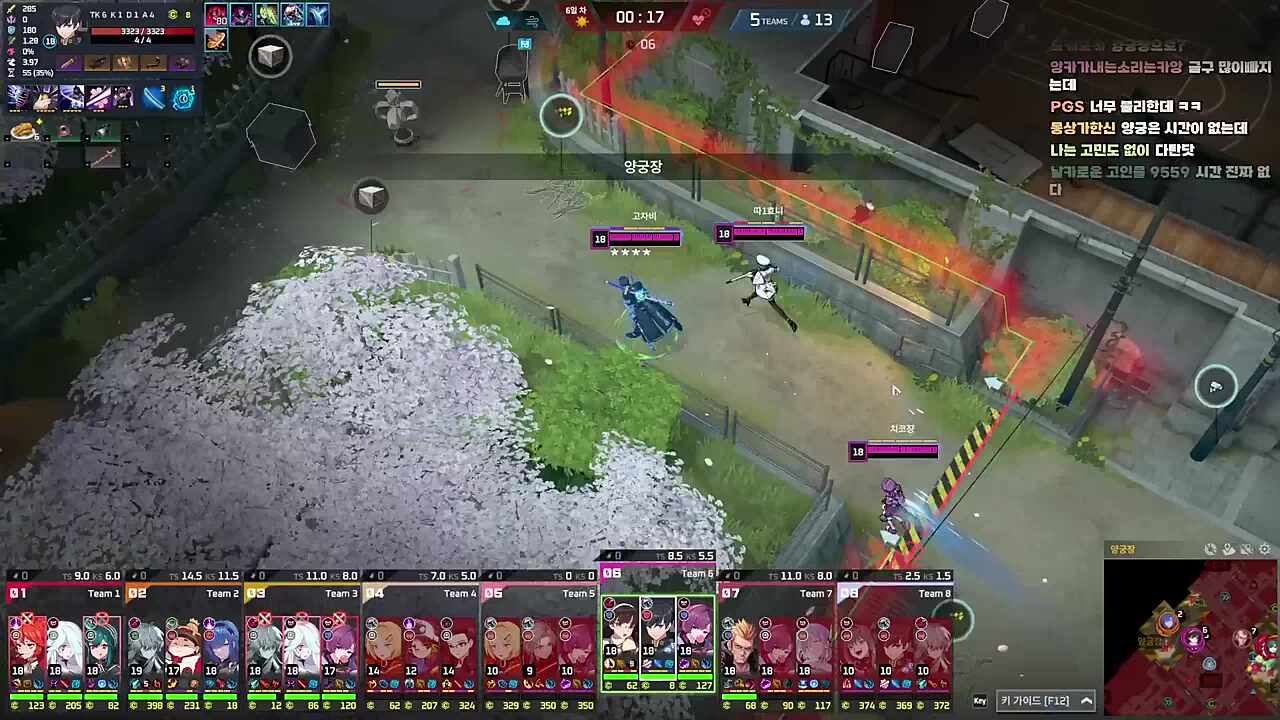Screen dimensions: 1280x720
Task: Select the food plate inventory slot
Action: coord(22,131)
